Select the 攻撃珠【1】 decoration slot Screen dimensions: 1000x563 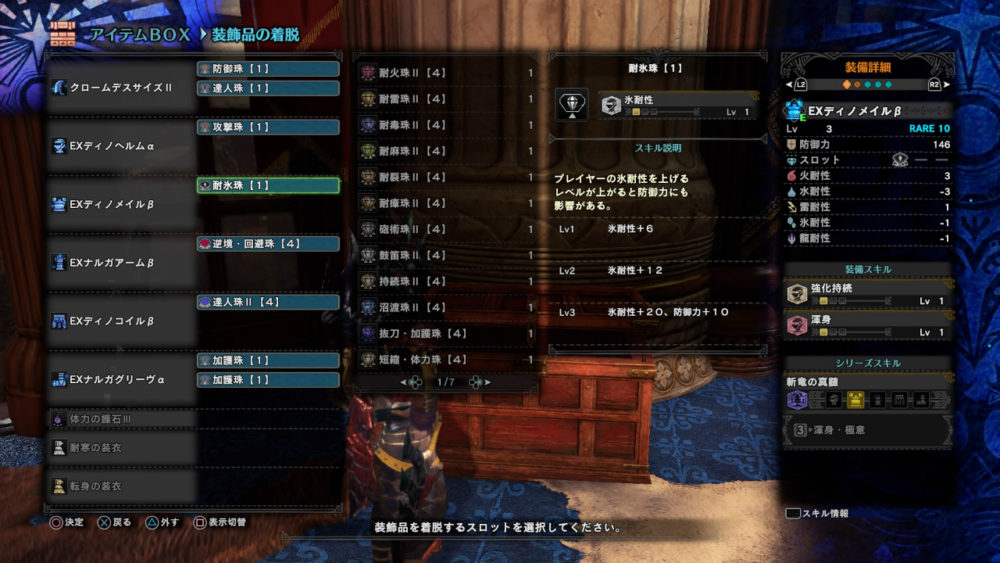[x=268, y=127]
